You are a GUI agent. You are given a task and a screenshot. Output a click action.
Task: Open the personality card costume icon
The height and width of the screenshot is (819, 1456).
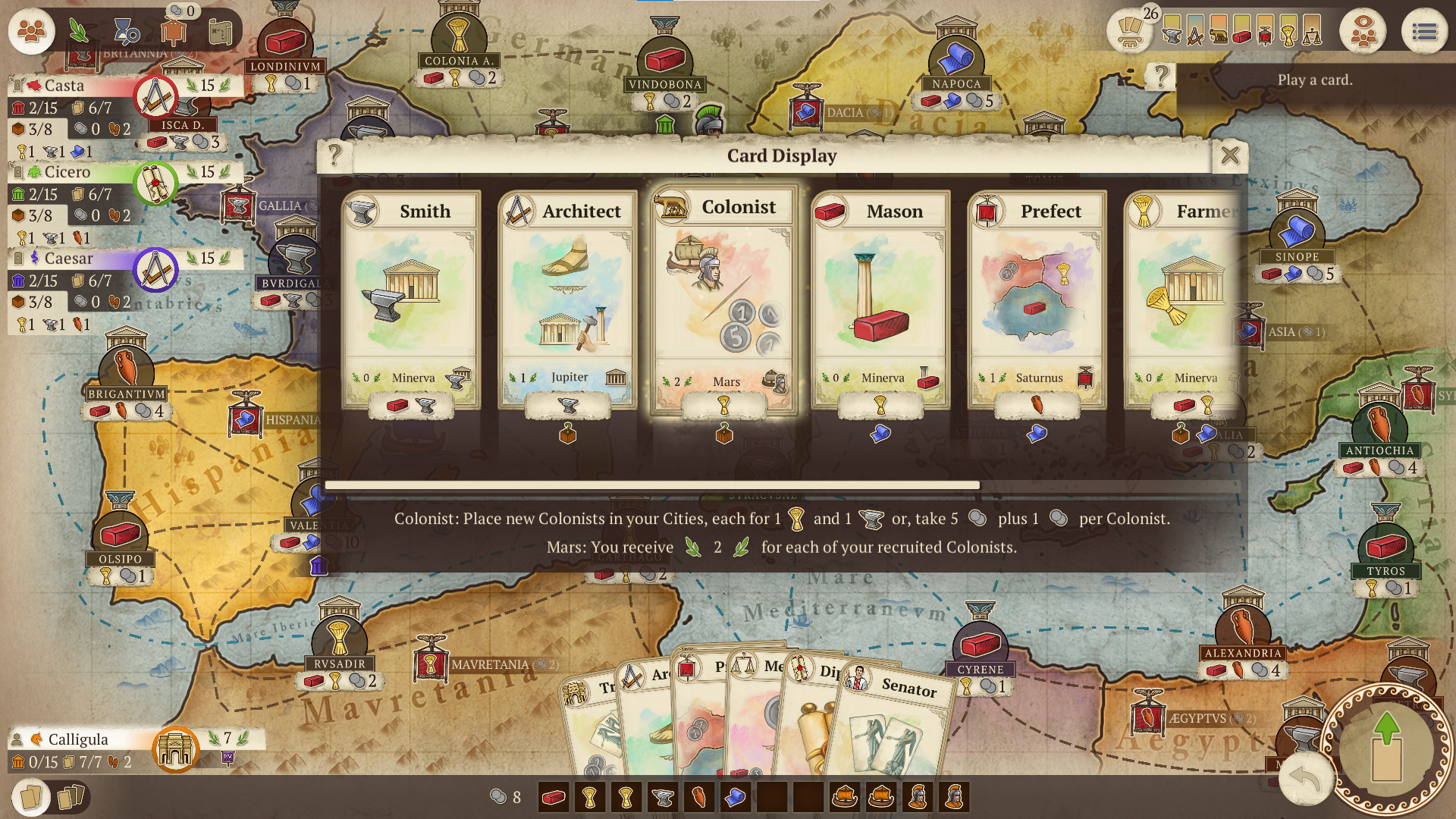coord(173,32)
